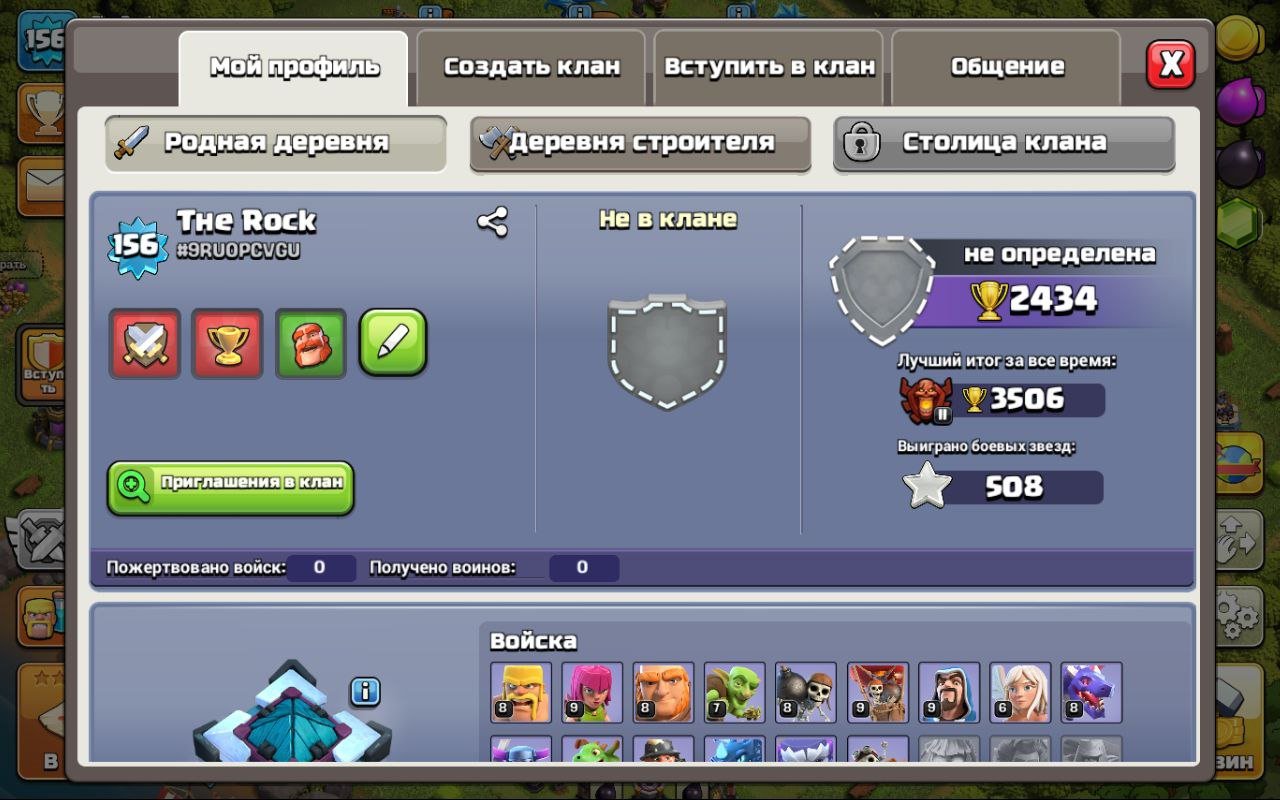Select the Dragon troop thumbnail

coord(1094,692)
